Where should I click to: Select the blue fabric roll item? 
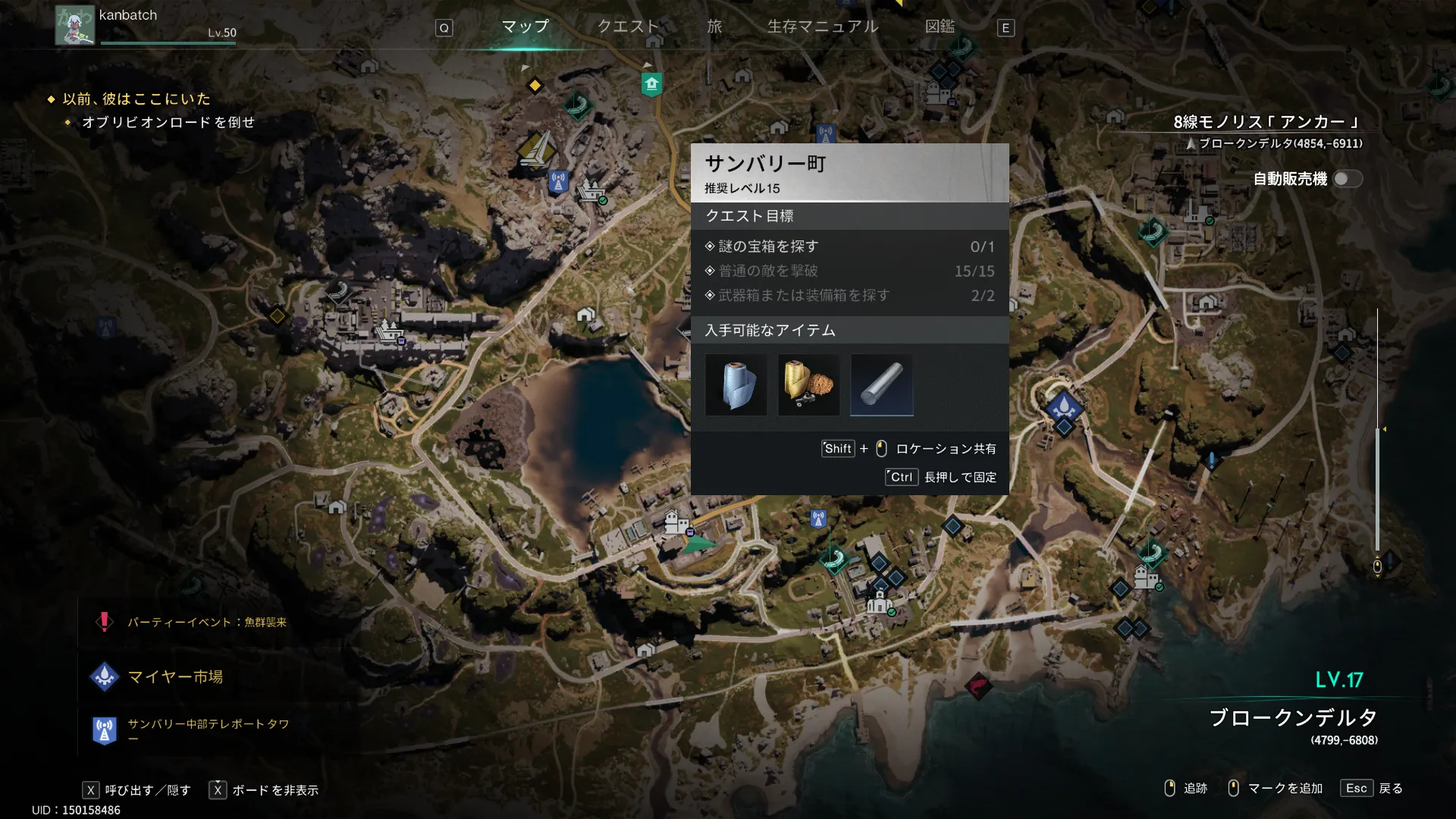pos(736,385)
